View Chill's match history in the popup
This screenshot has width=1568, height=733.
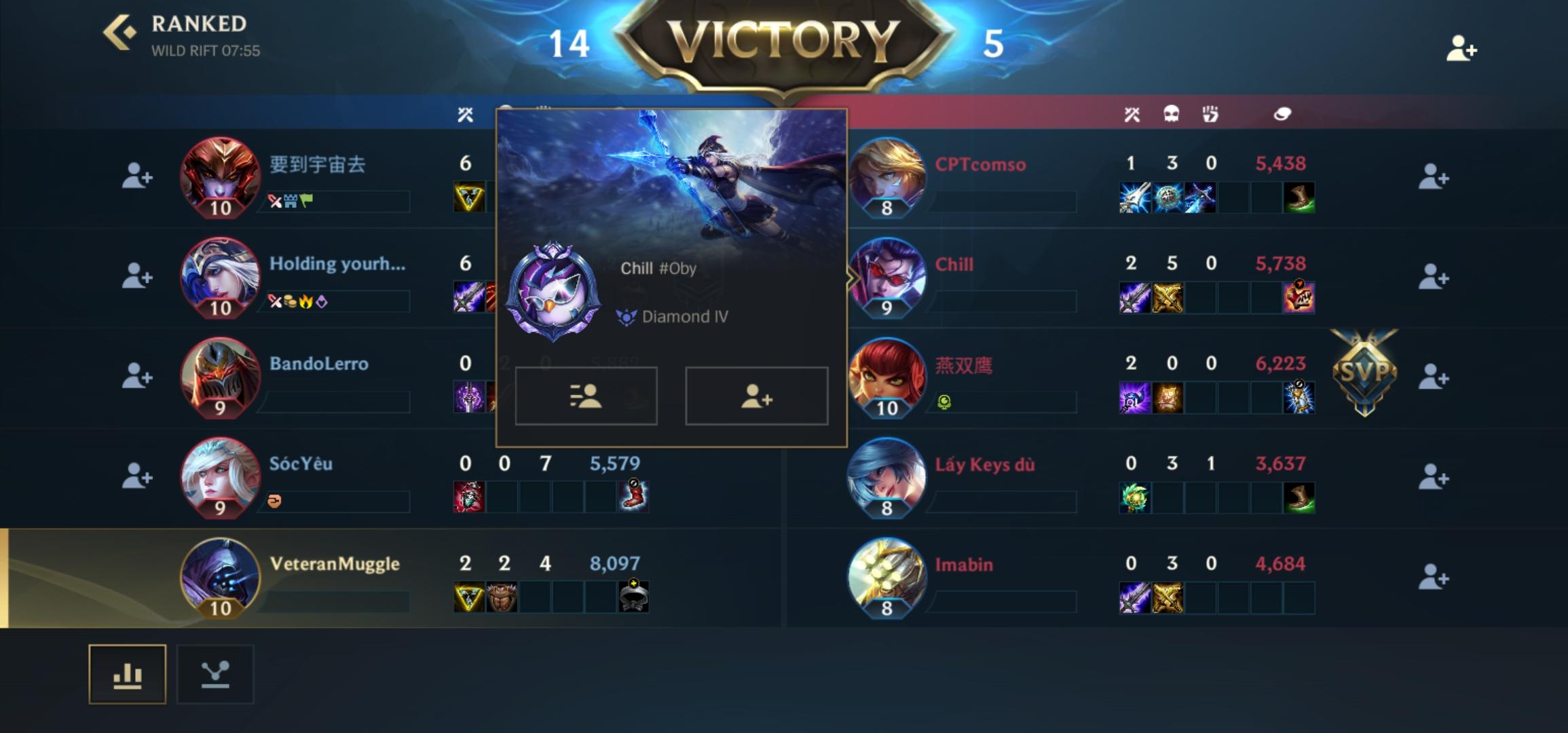click(586, 397)
